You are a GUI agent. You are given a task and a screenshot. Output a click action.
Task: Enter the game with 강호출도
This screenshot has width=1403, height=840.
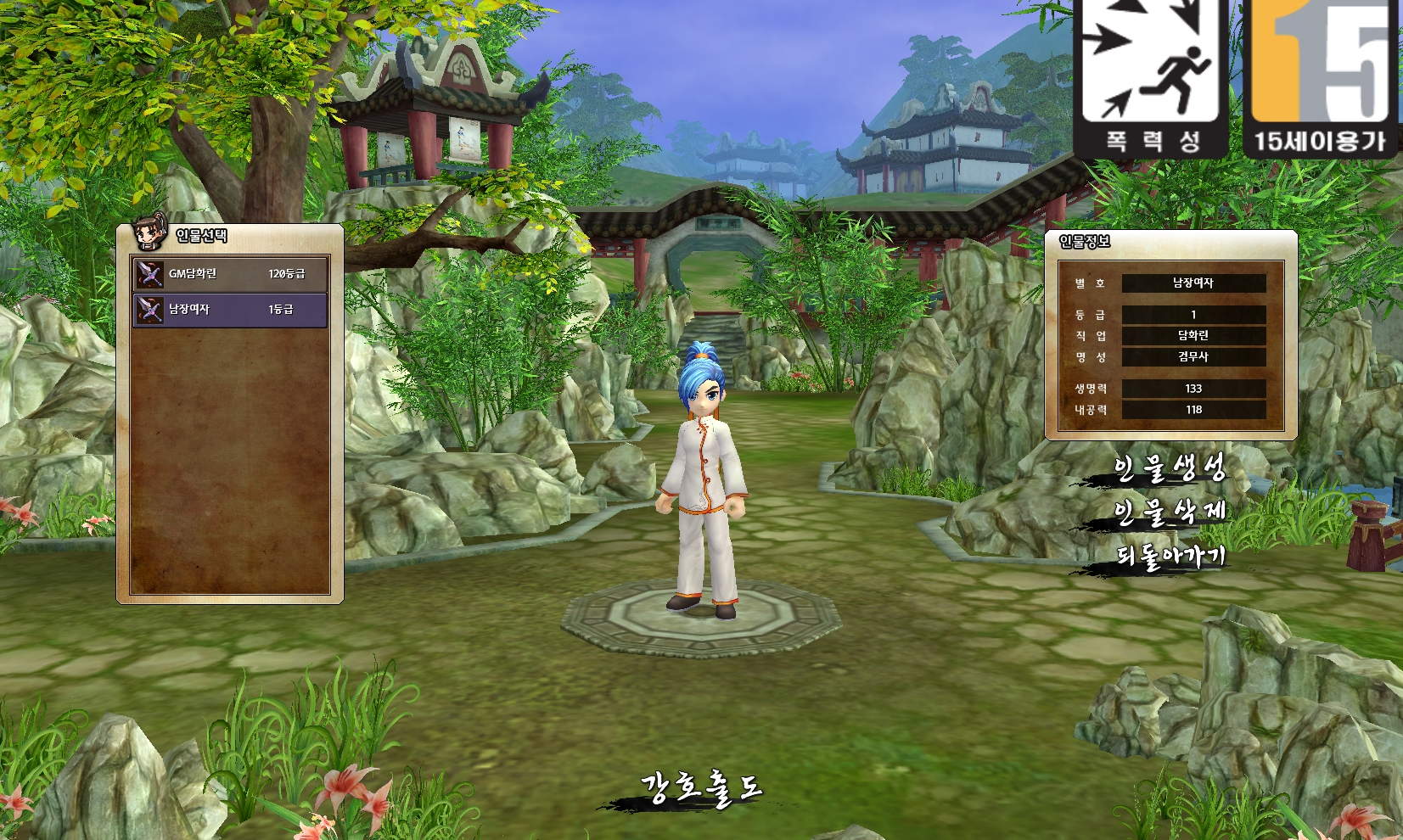(701, 789)
